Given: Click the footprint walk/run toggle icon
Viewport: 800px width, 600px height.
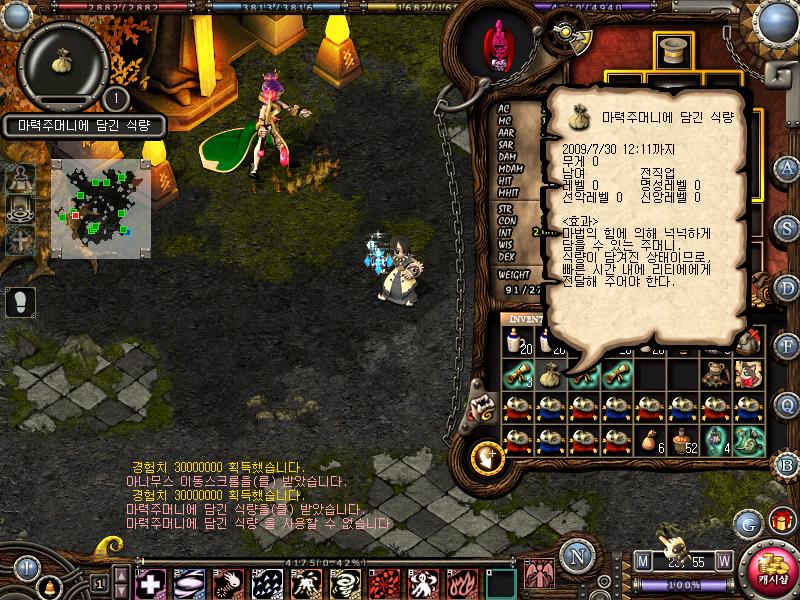Looking at the screenshot, I should tap(19, 299).
